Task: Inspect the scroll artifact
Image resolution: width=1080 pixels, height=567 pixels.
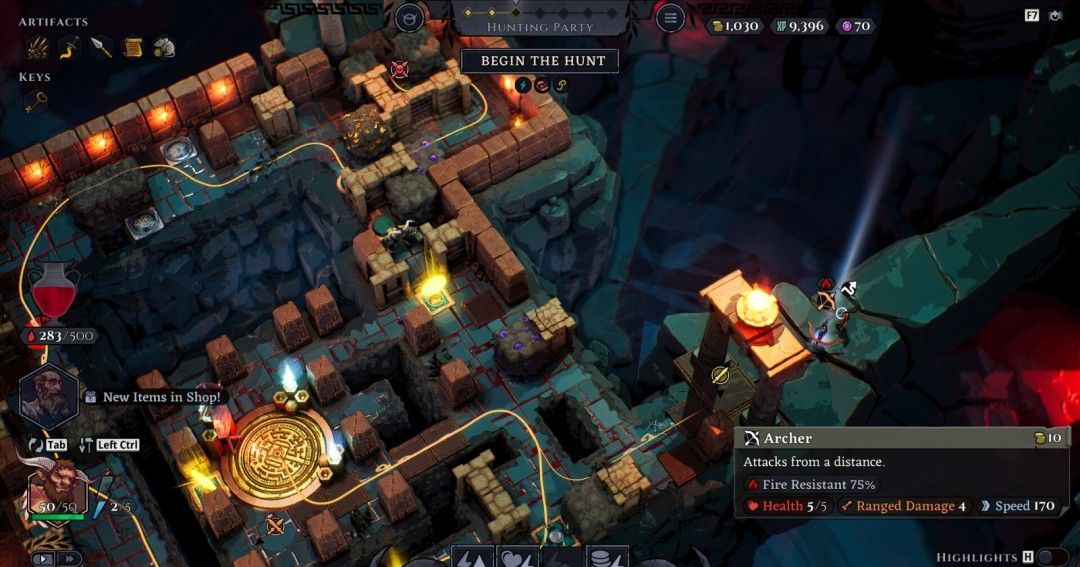Action: point(132,46)
